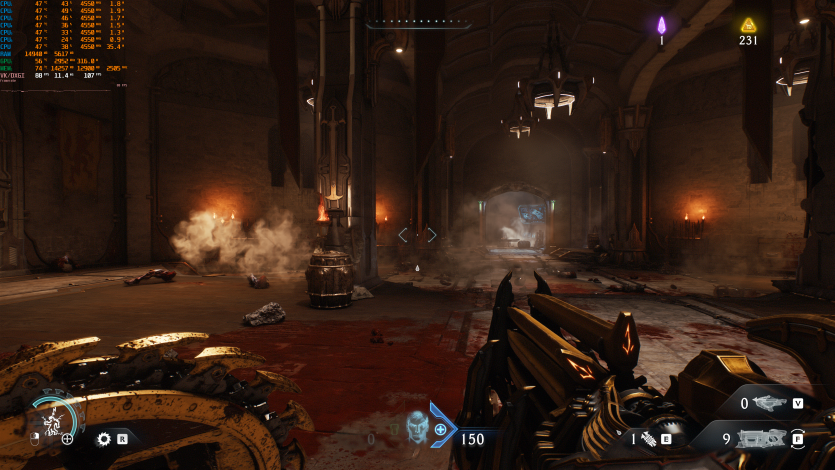Click the compass bar at the top
This screenshot has width=835, height=470.
pyautogui.click(x=417, y=22)
